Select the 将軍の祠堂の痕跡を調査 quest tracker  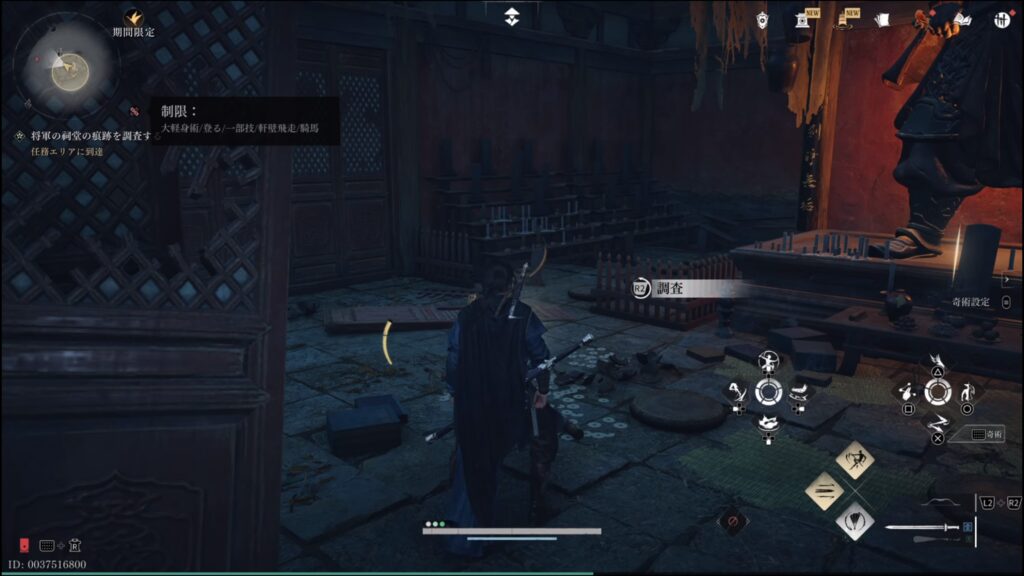(90, 135)
